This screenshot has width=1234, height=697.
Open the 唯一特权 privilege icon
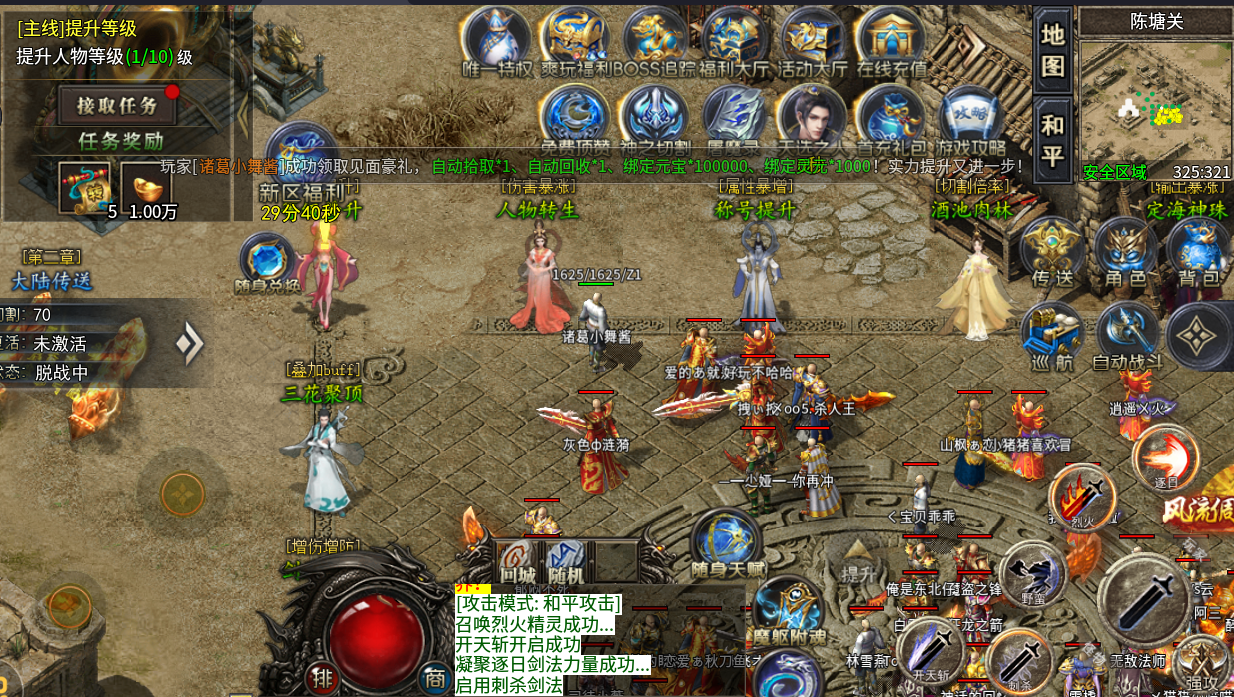(x=497, y=40)
